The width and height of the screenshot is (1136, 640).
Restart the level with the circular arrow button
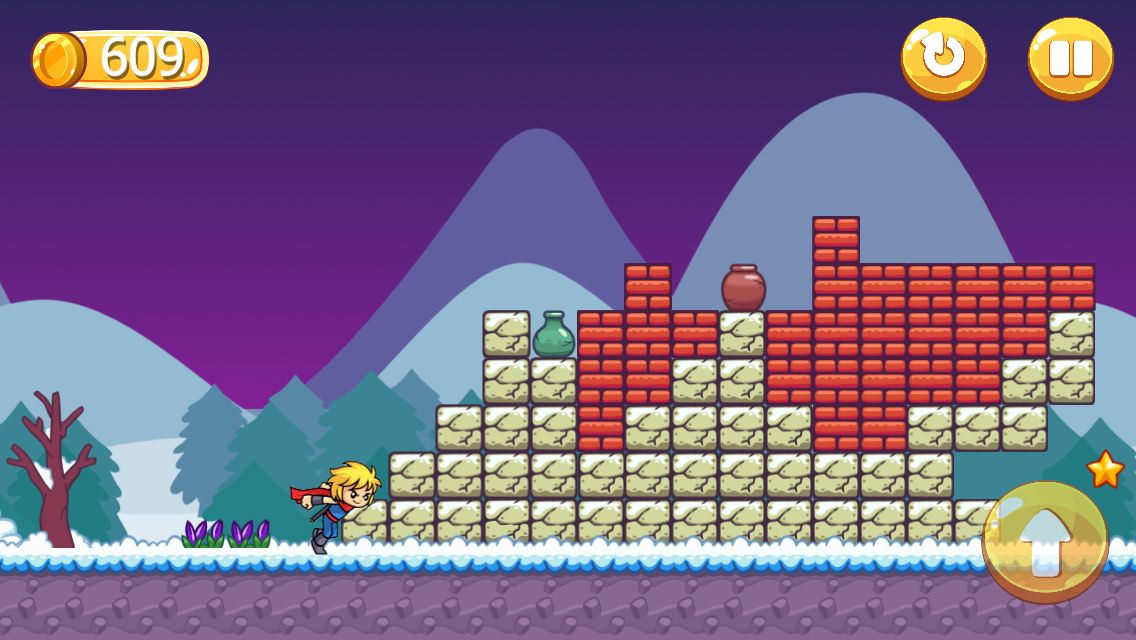pos(943,57)
